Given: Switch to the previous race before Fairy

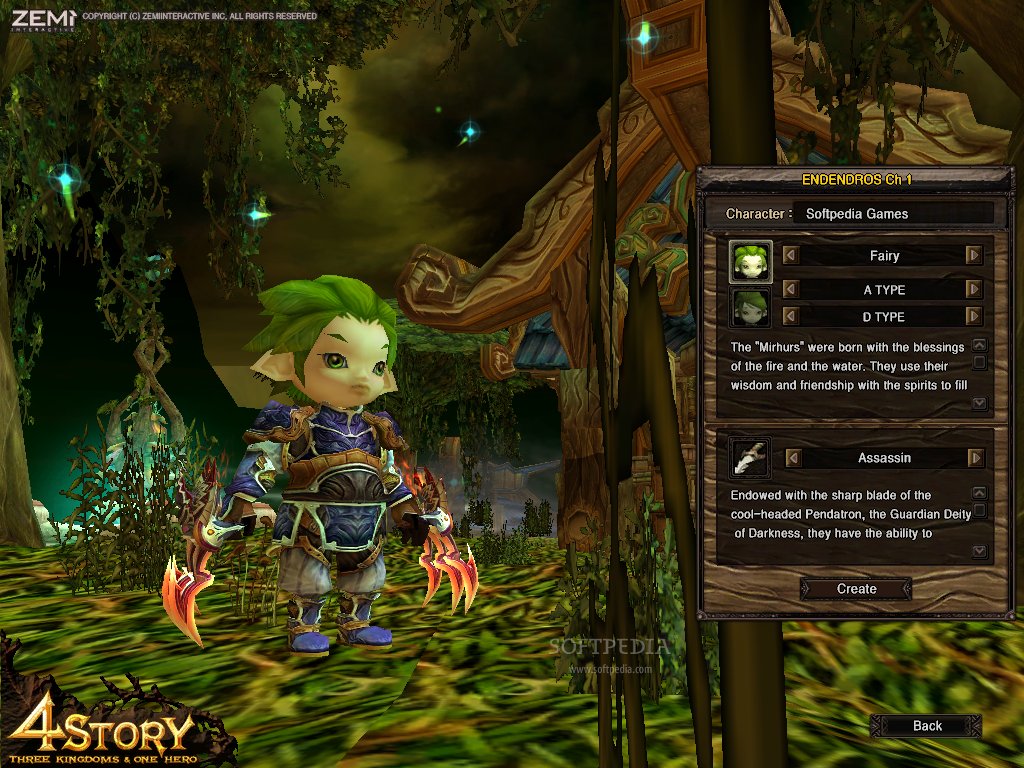Looking at the screenshot, I should 791,256.
